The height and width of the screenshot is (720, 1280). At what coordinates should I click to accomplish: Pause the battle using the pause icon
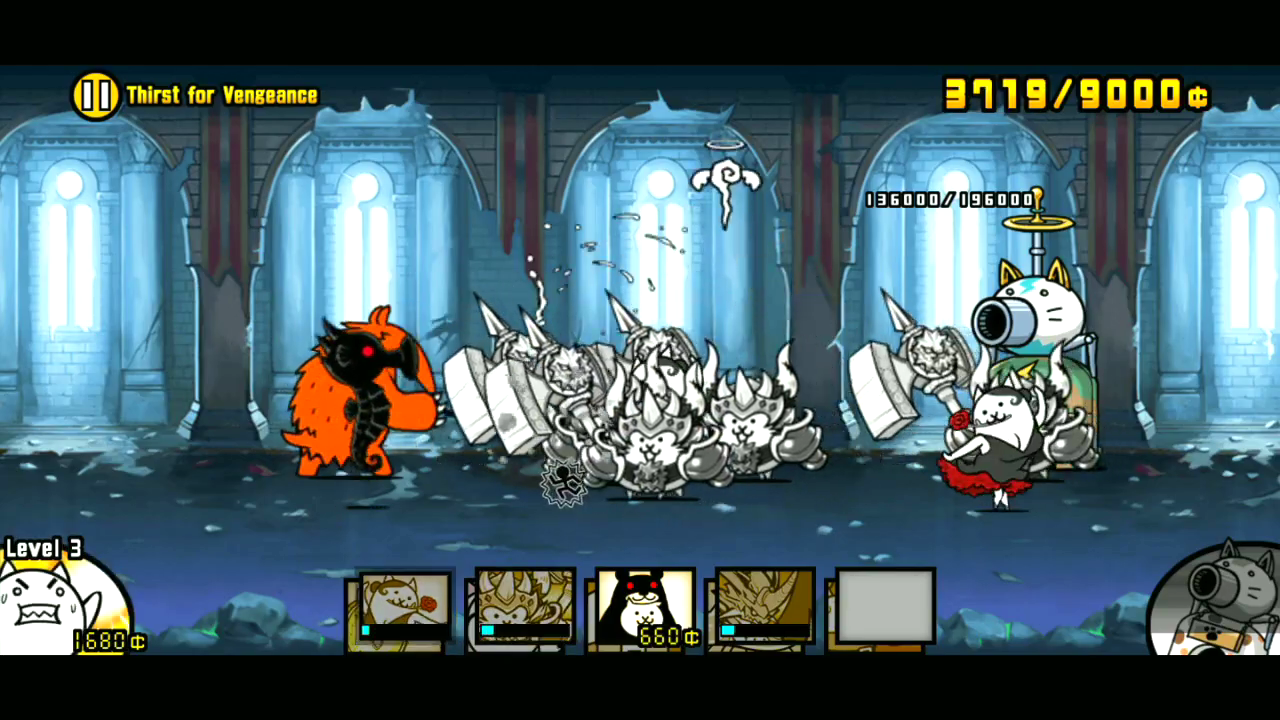click(x=95, y=94)
